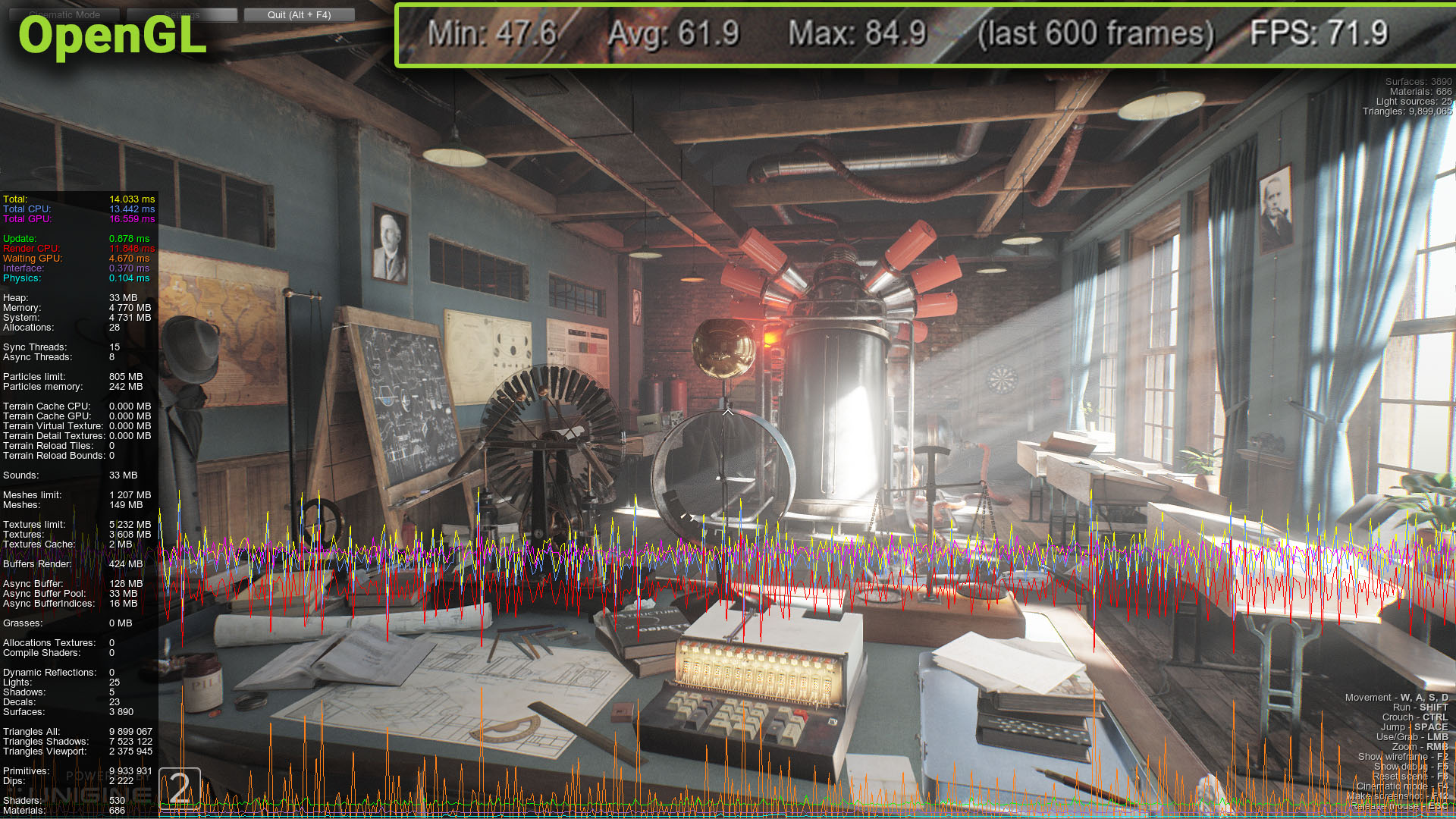Expand the Total GPU timing entry
Screen dimensions: 1456x819
pyautogui.click(x=76, y=218)
